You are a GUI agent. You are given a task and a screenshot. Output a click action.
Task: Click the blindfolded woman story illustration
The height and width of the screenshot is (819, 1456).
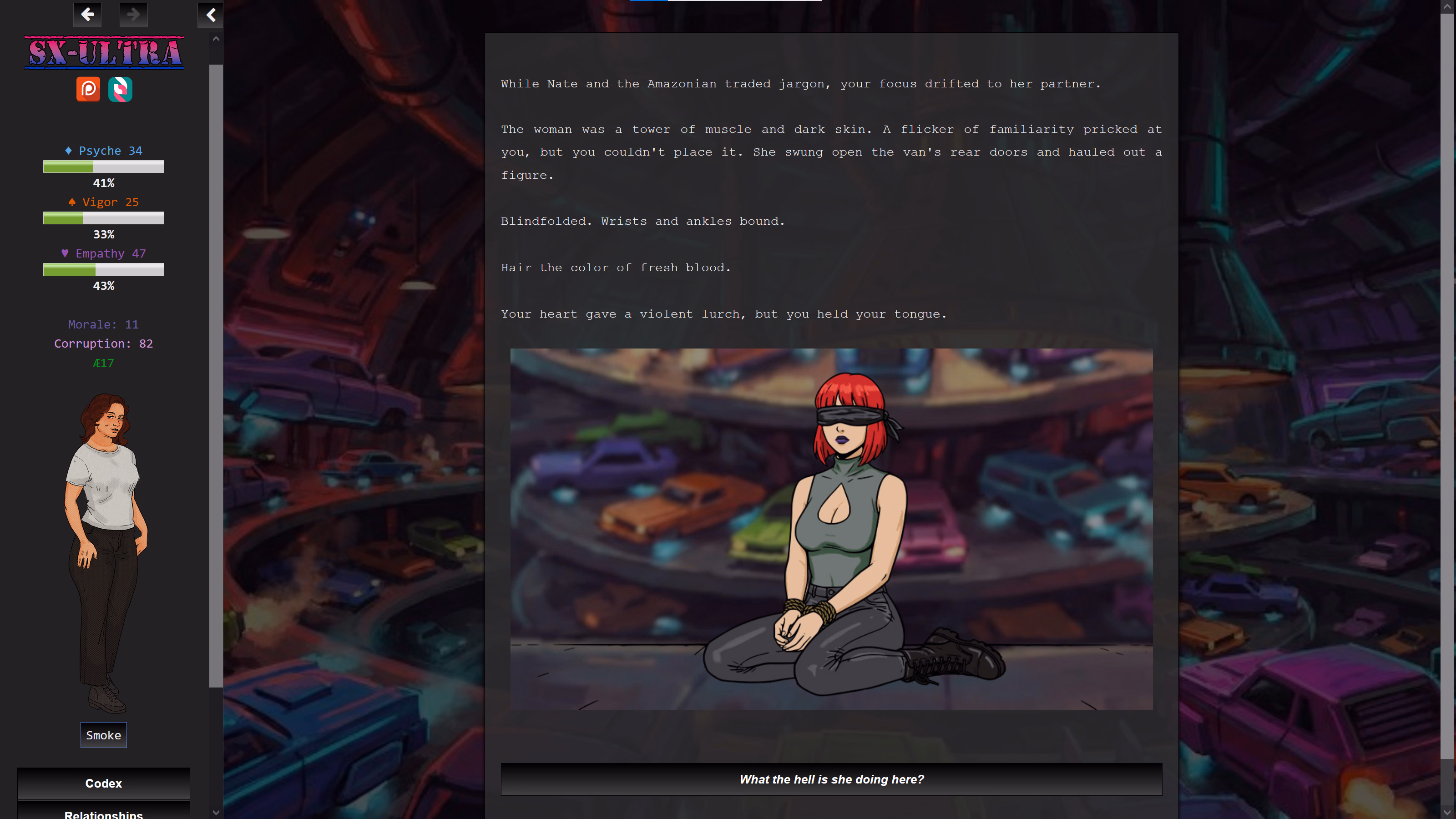click(x=831, y=528)
